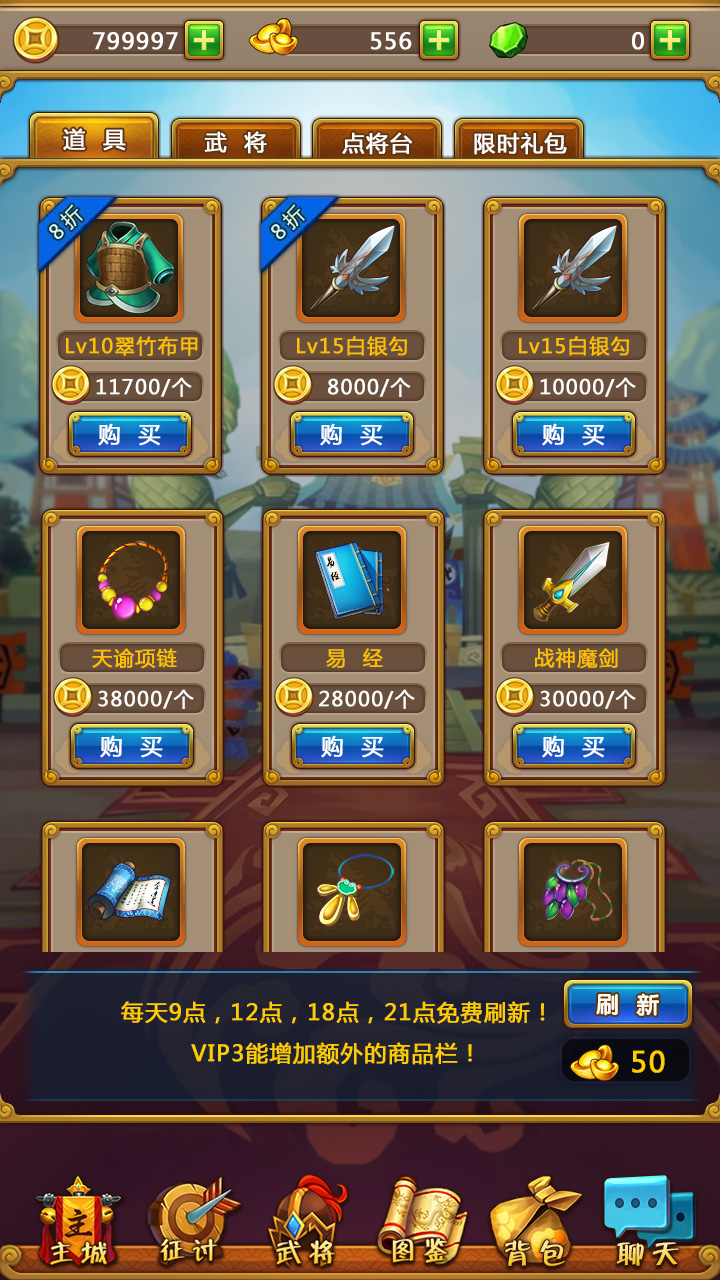Add green gems with plus button
The height and width of the screenshot is (1280, 720).
pos(670,40)
